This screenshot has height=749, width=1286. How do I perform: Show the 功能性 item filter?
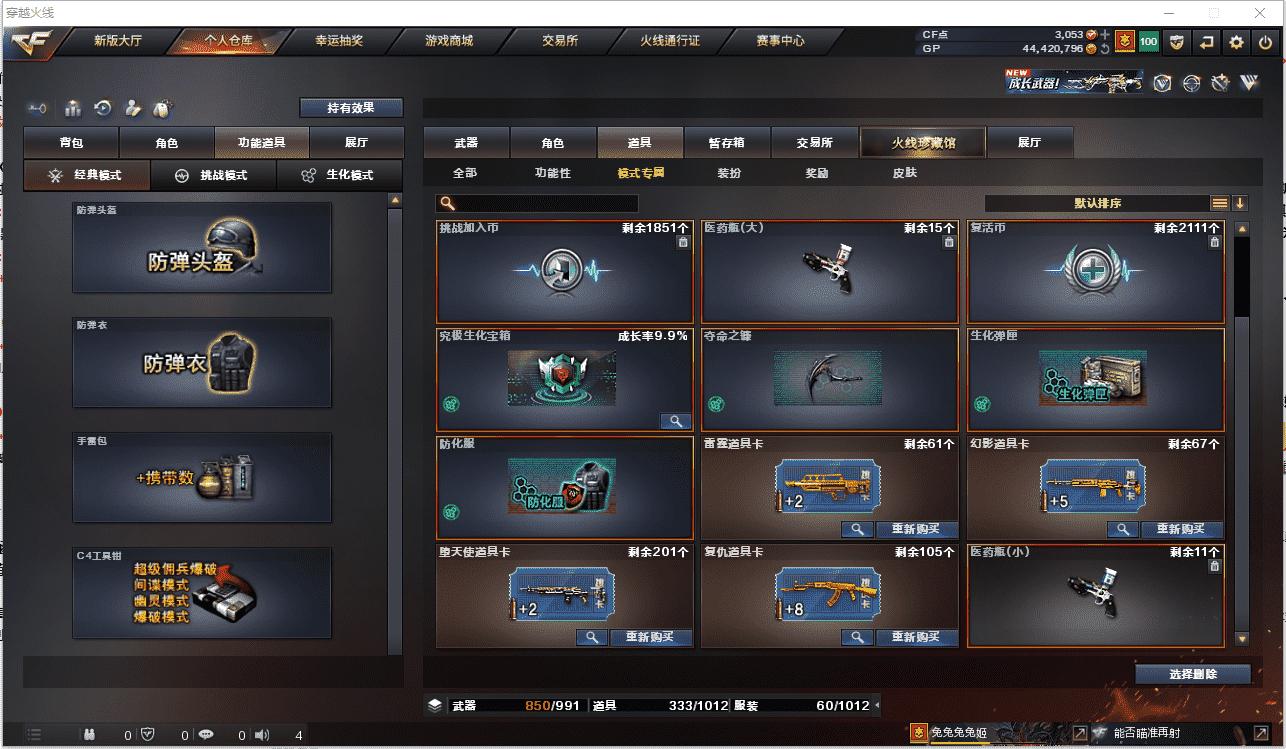[553, 173]
